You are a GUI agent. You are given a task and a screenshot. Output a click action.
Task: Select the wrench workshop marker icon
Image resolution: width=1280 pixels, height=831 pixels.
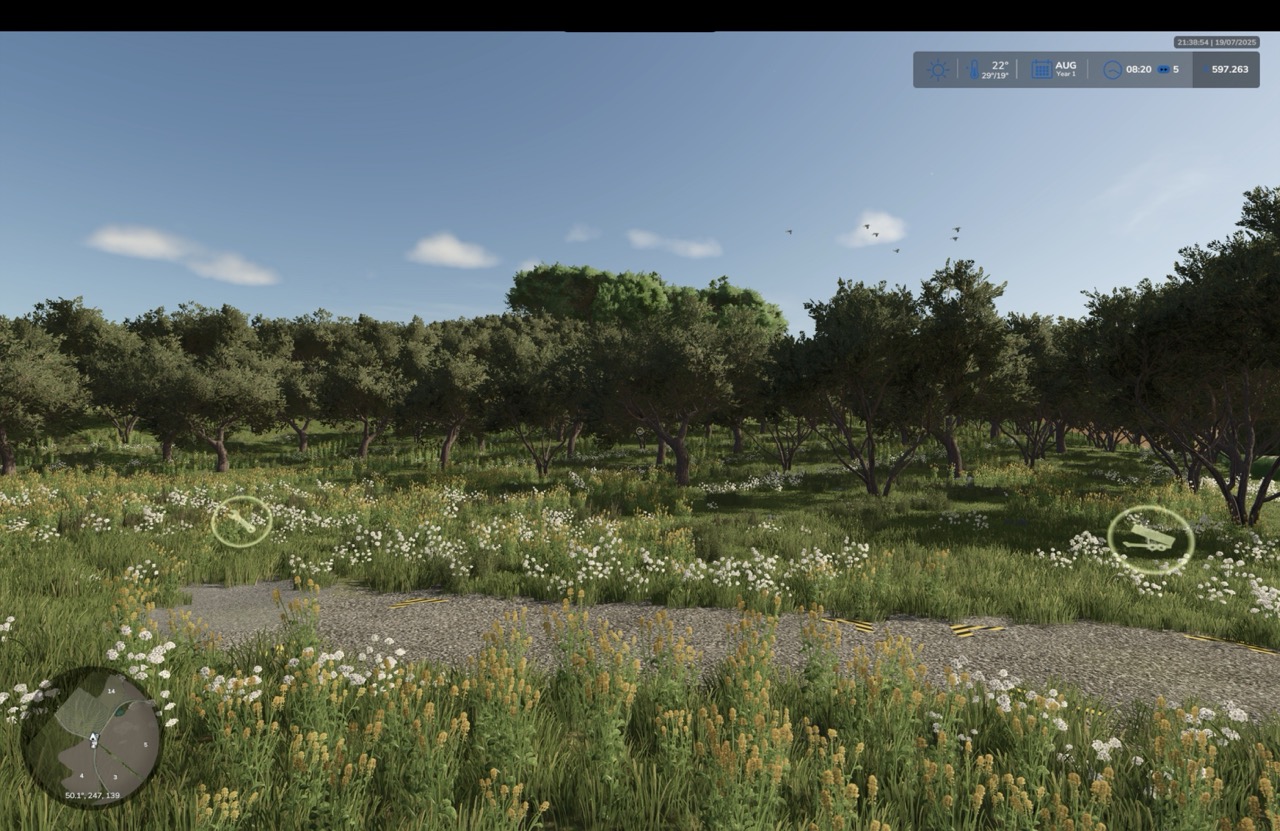(x=241, y=521)
